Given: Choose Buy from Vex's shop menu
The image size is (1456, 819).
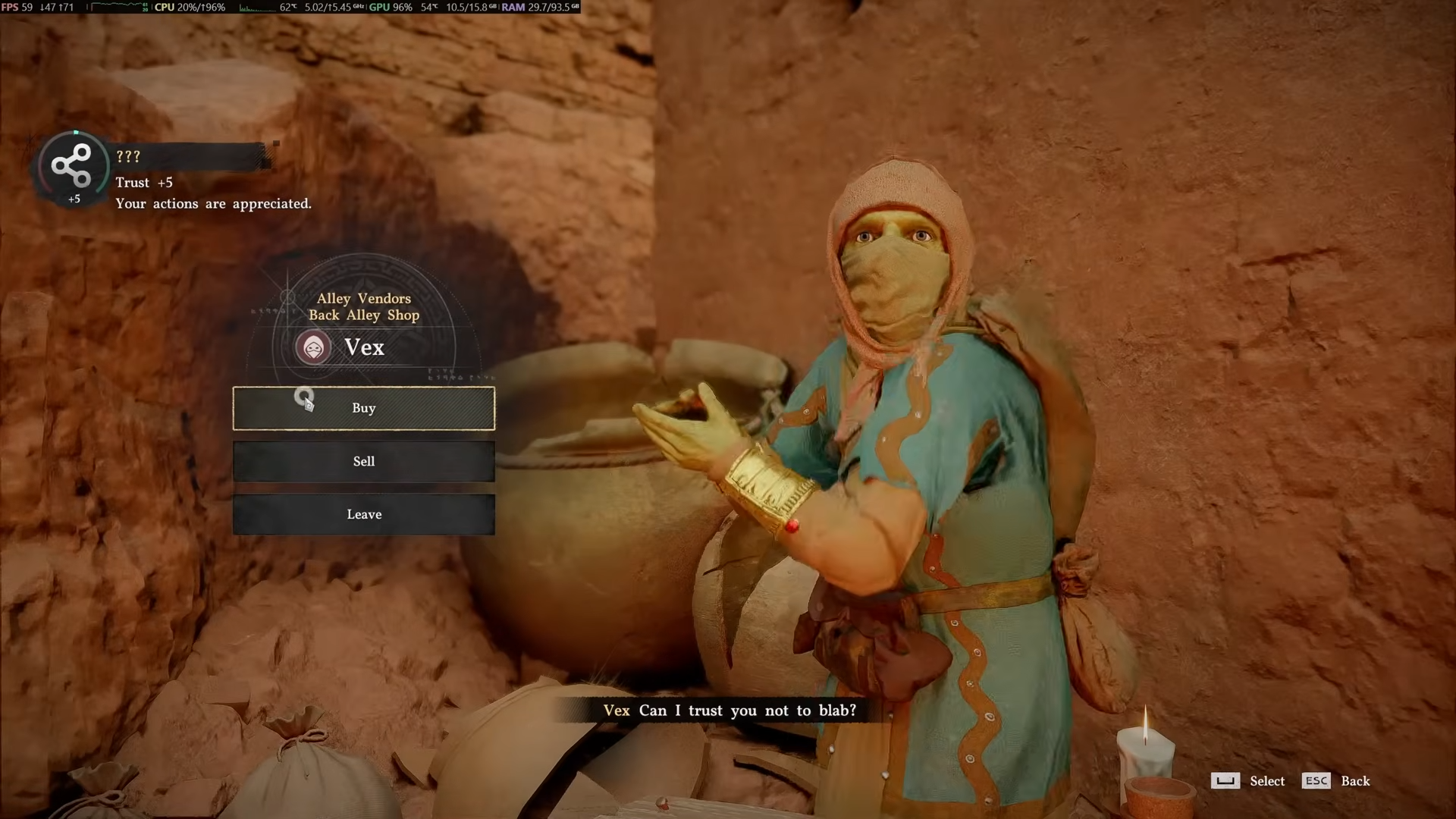Looking at the screenshot, I should coord(363,408).
